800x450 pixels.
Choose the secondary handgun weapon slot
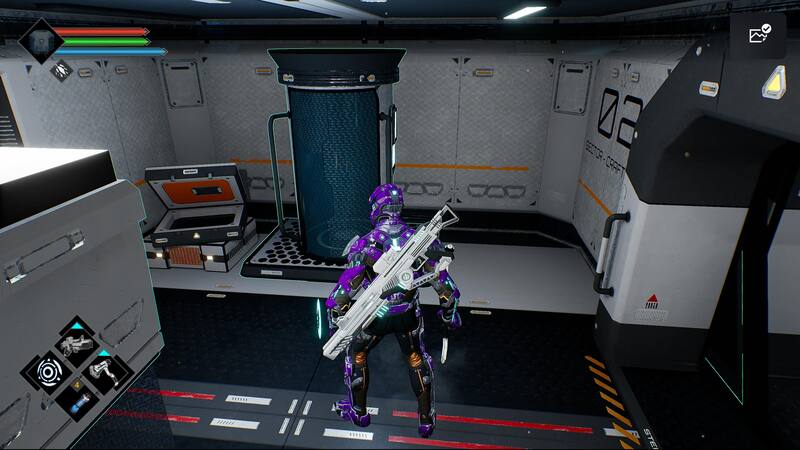(x=105, y=371)
